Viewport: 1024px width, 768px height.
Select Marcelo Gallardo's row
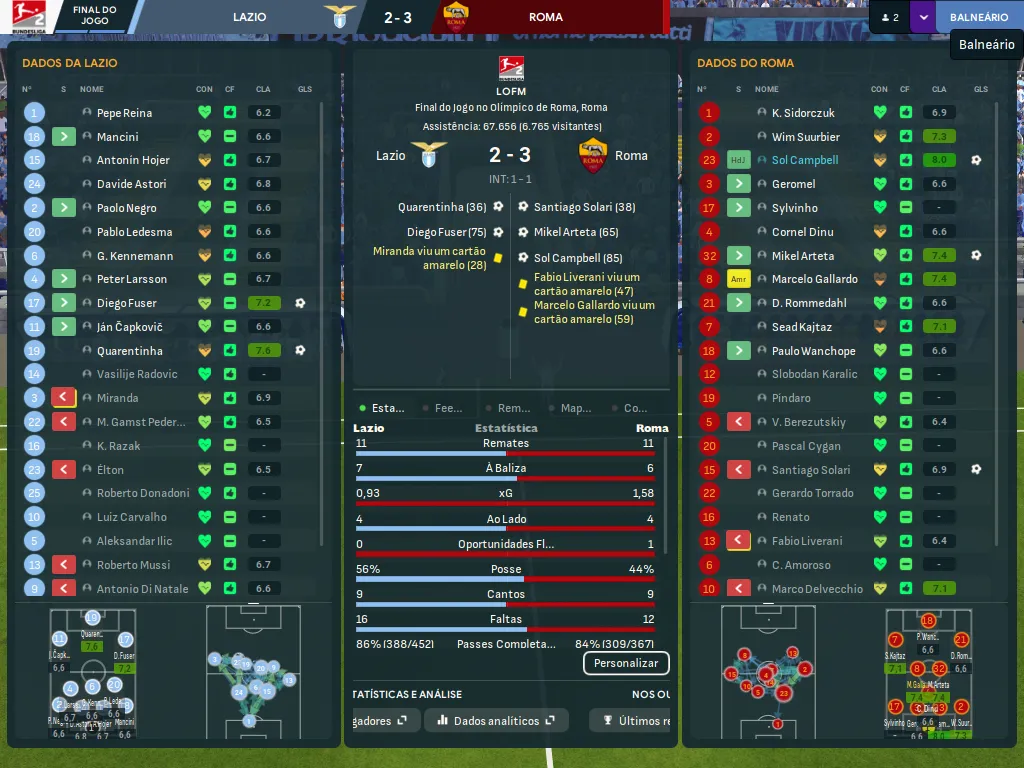click(814, 279)
